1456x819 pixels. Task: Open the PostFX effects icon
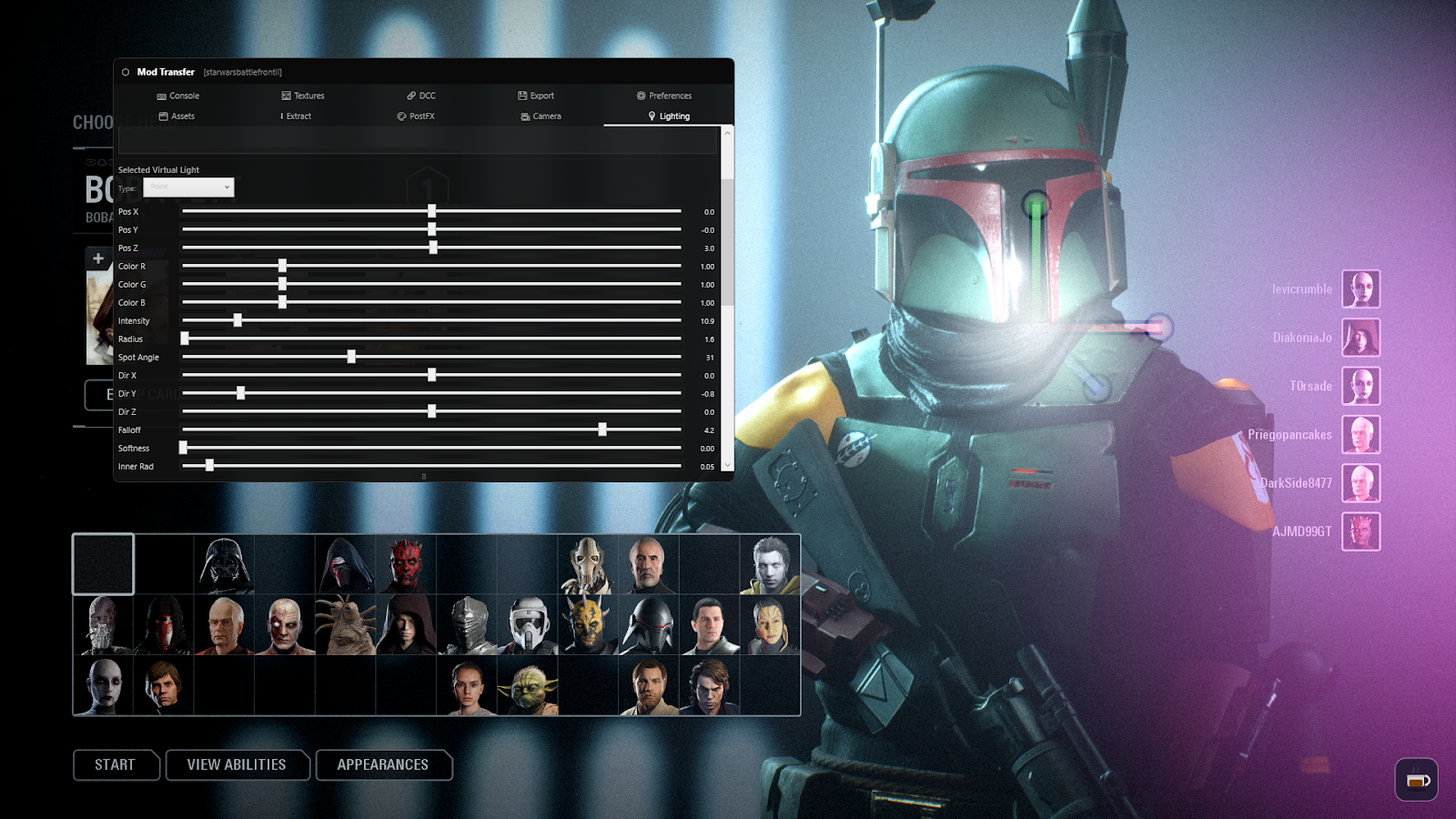(400, 116)
